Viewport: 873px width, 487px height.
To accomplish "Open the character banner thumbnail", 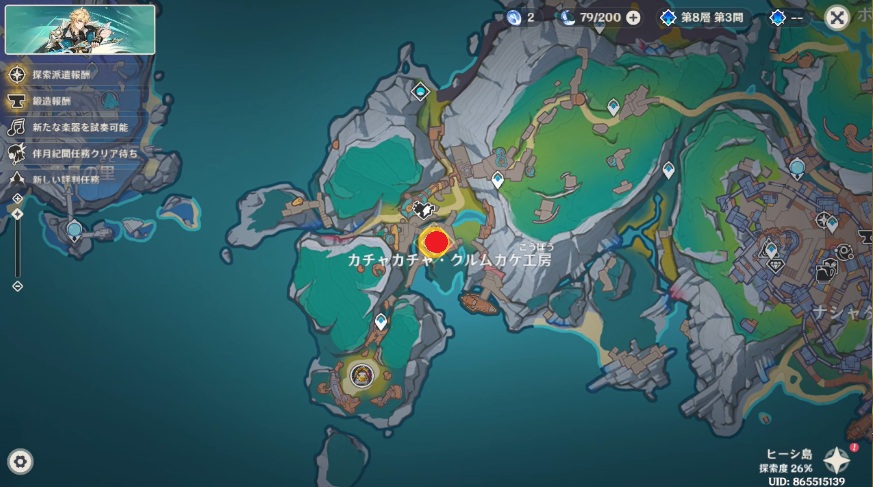I will [x=80, y=29].
